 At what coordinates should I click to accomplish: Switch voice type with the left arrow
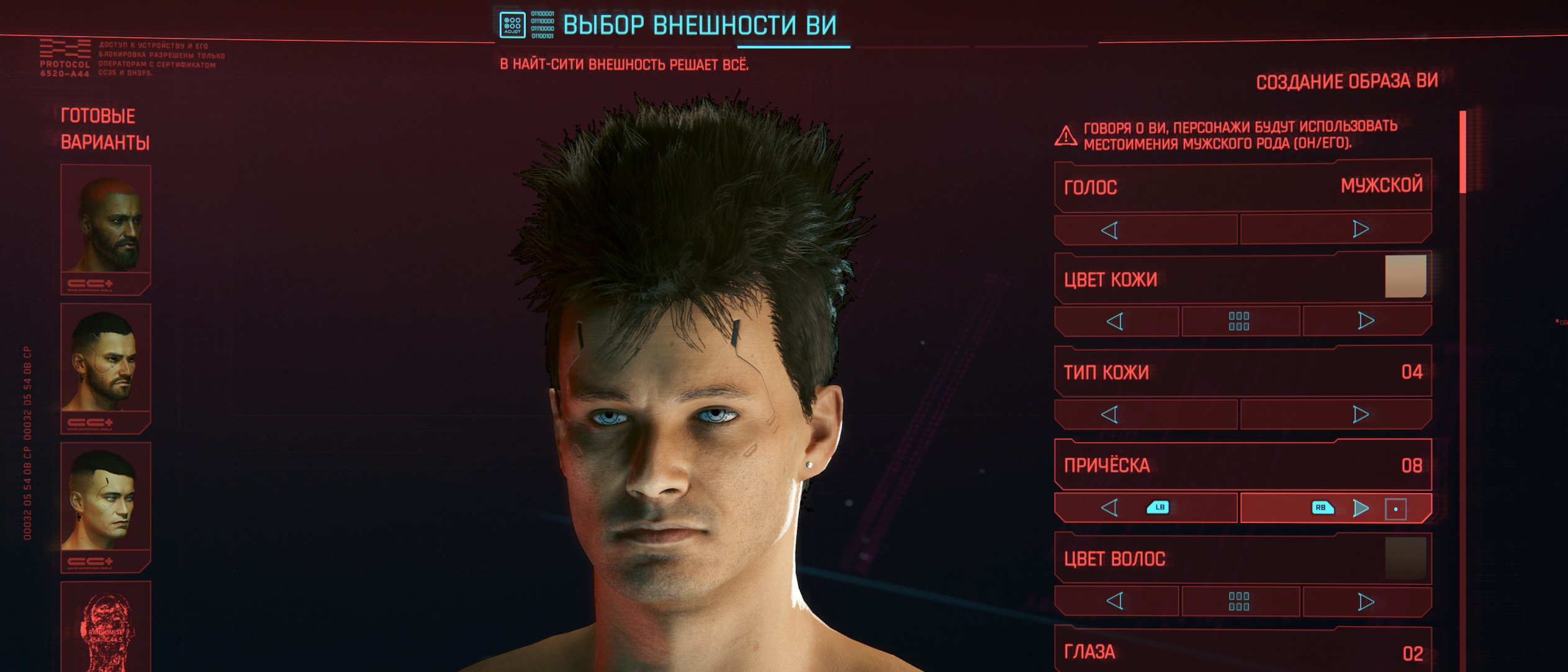pyautogui.click(x=1110, y=230)
